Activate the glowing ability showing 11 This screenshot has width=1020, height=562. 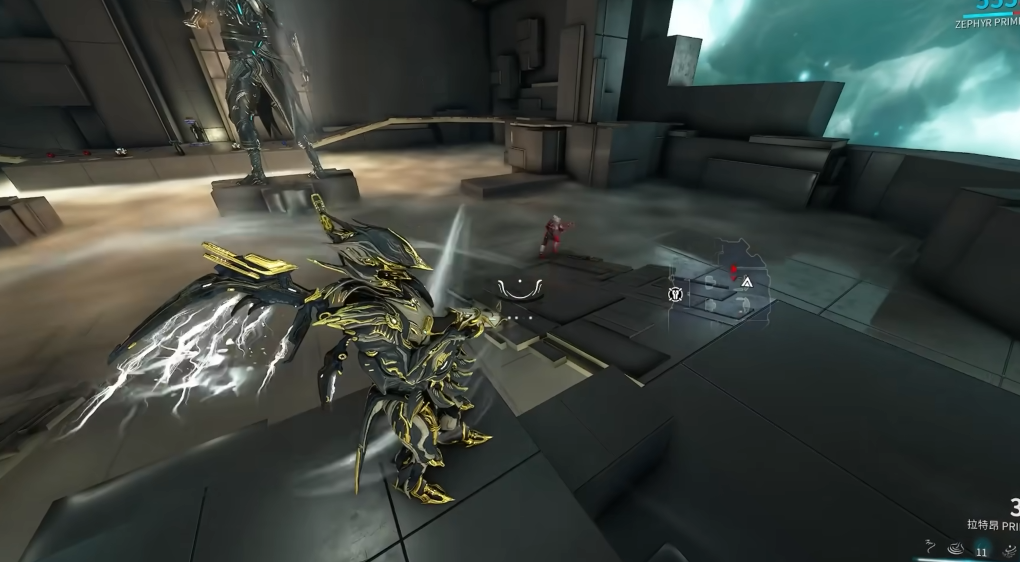981,549
